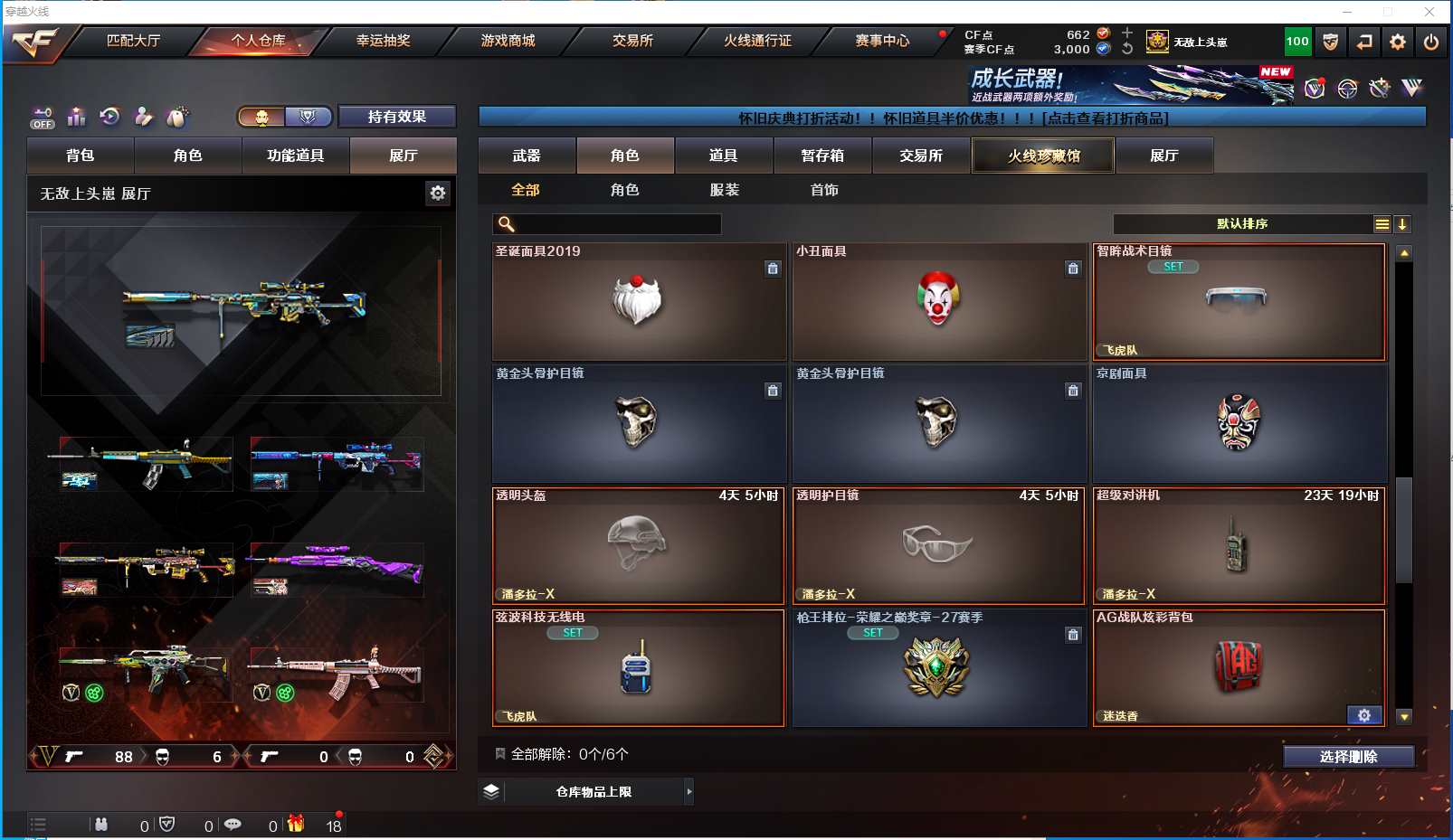
Task: Click the 选择删除 button
Action: pos(1348,757)
